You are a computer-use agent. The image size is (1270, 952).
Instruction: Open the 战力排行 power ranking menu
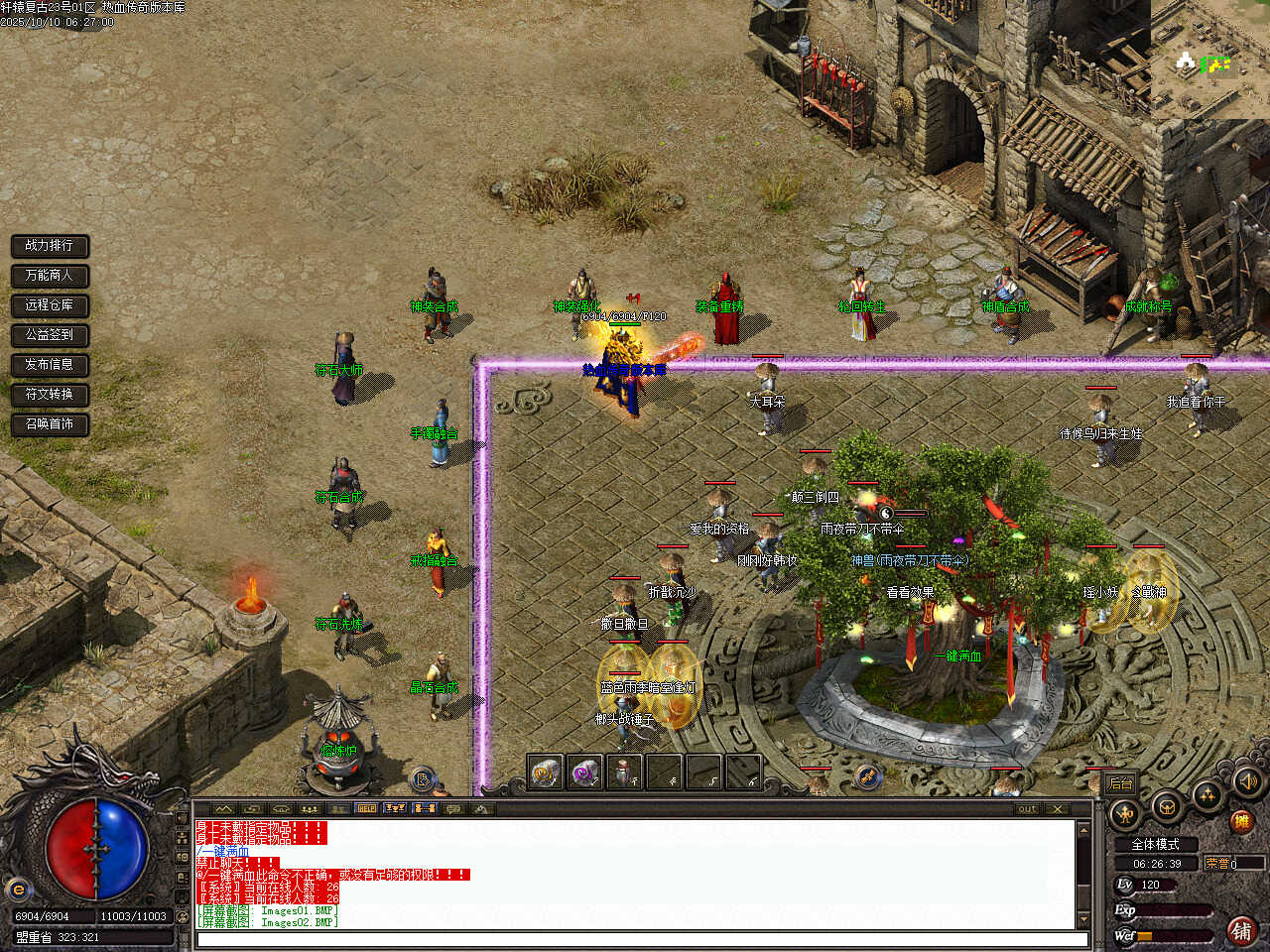(x=50, y=245)
